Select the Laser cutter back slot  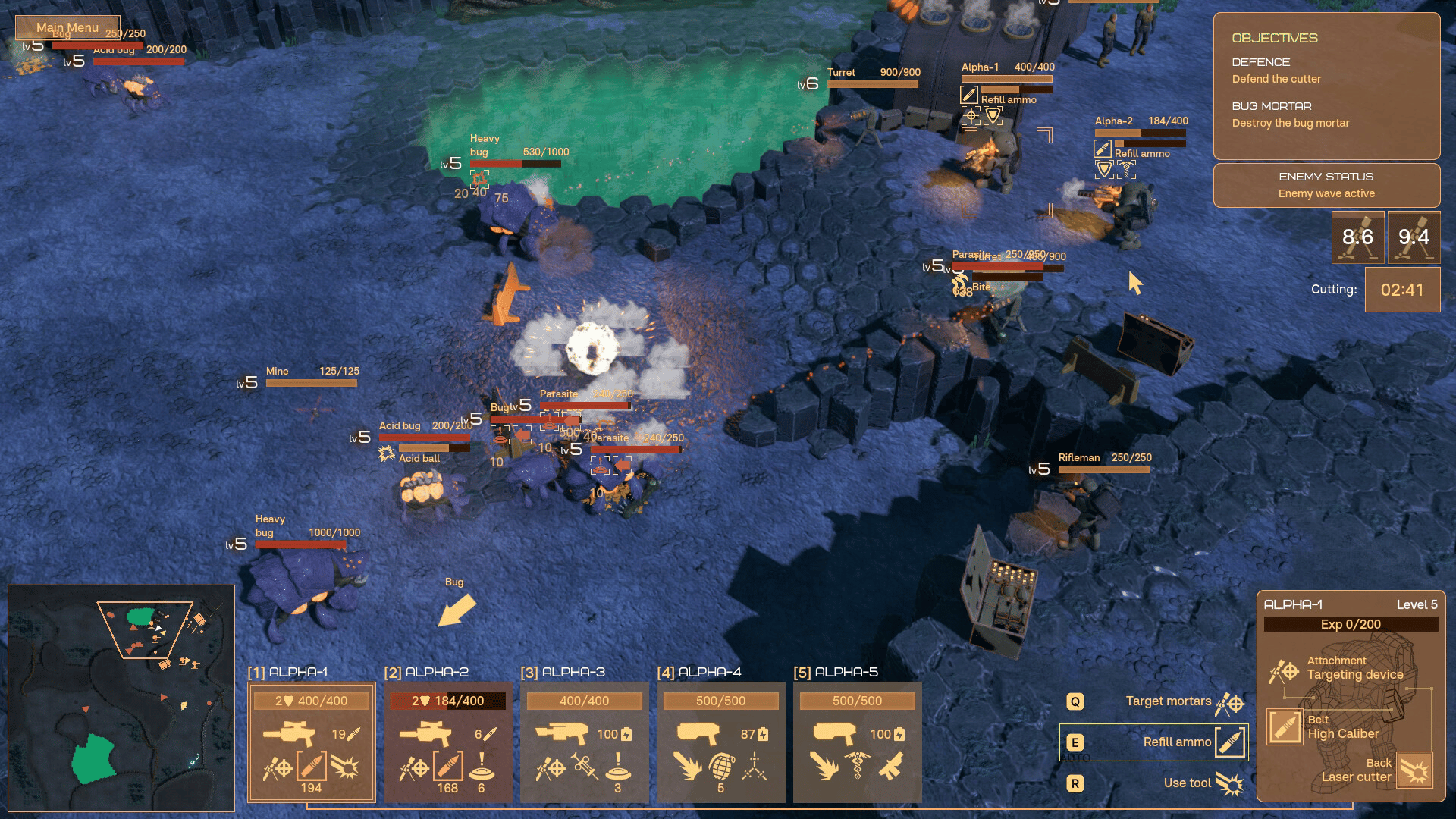pos(1414,770)
